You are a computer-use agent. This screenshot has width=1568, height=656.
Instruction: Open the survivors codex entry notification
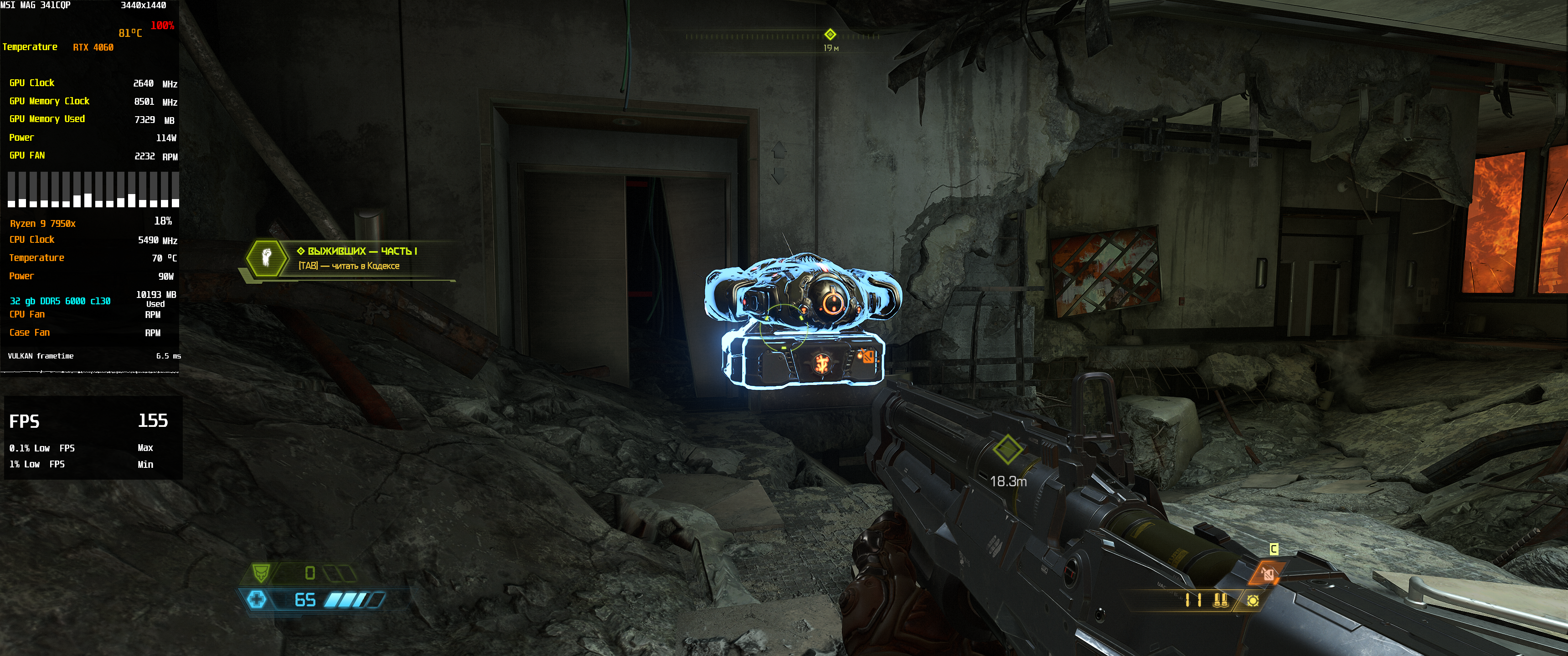pos(357,258)
